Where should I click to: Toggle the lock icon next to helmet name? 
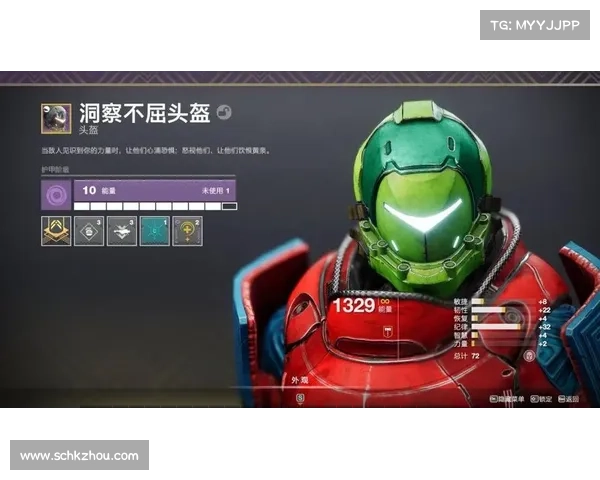click(224, 114)
